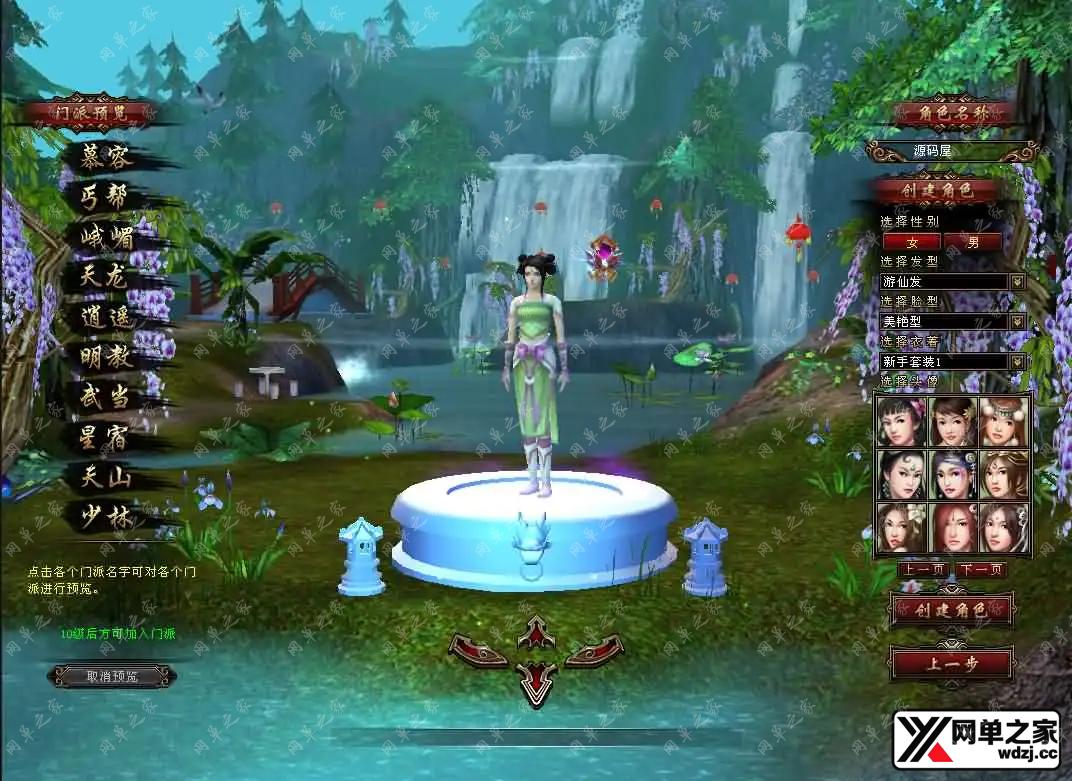The height and width of the screenshot is (781, 1072).
Task: Preview the 慕容 sect
Action: [x=106, y=157]
